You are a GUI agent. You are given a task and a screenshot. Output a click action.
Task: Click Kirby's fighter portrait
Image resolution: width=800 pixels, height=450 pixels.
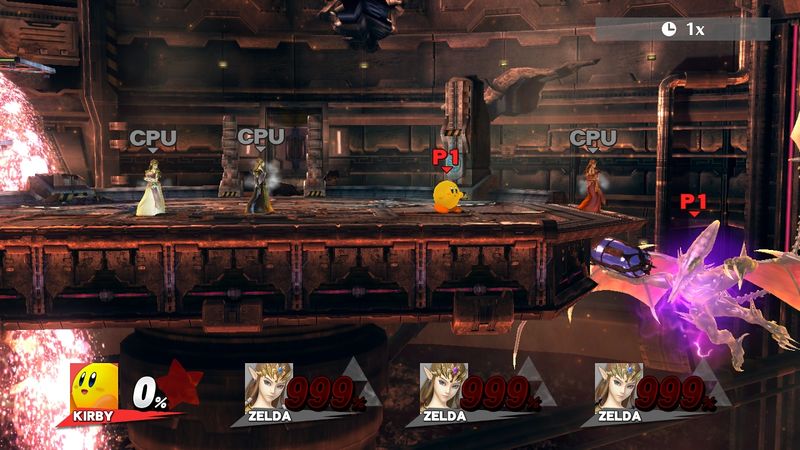point(93,386)
